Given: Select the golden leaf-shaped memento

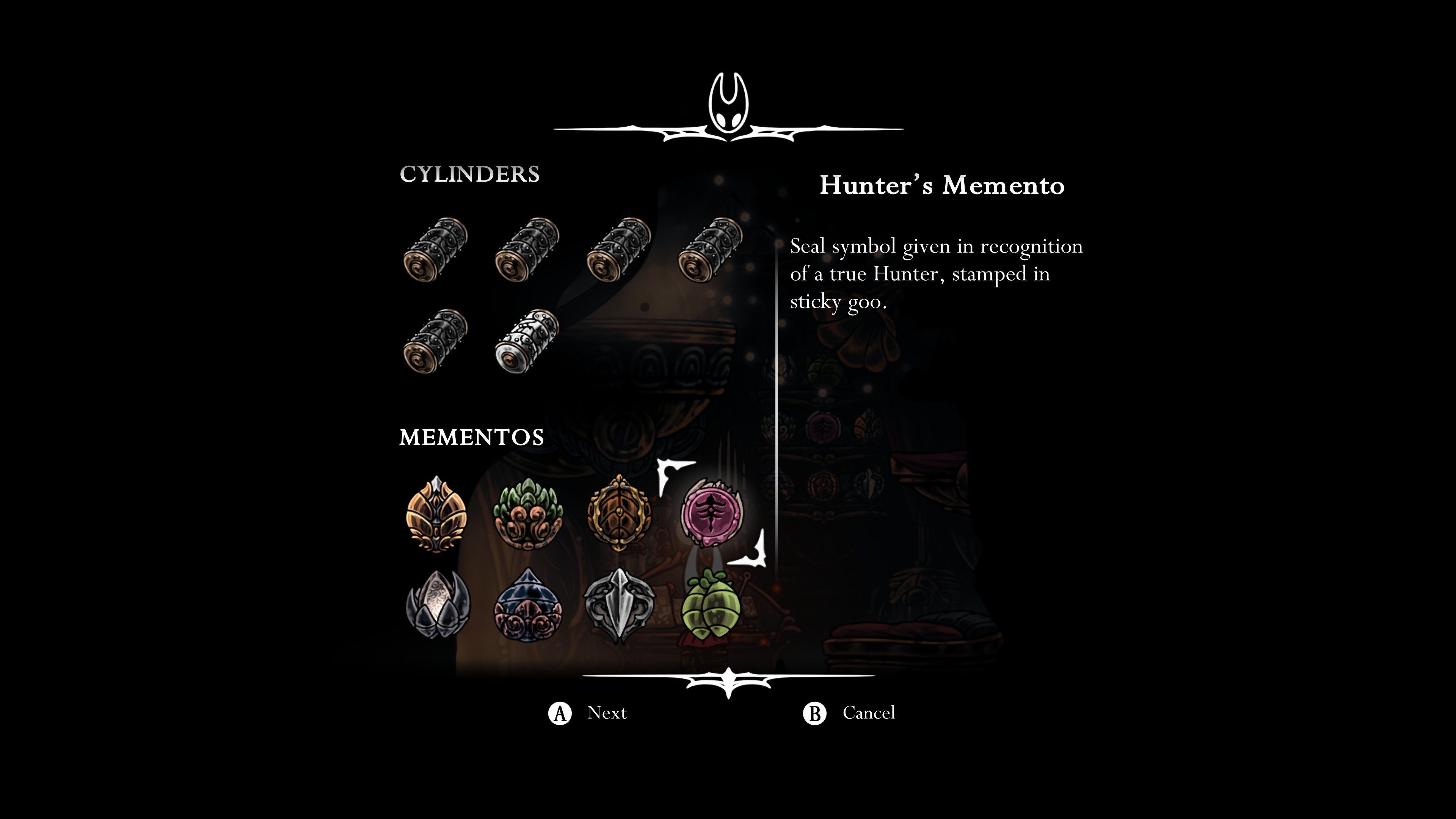Looking at the screenshot, I should (436, 514).
